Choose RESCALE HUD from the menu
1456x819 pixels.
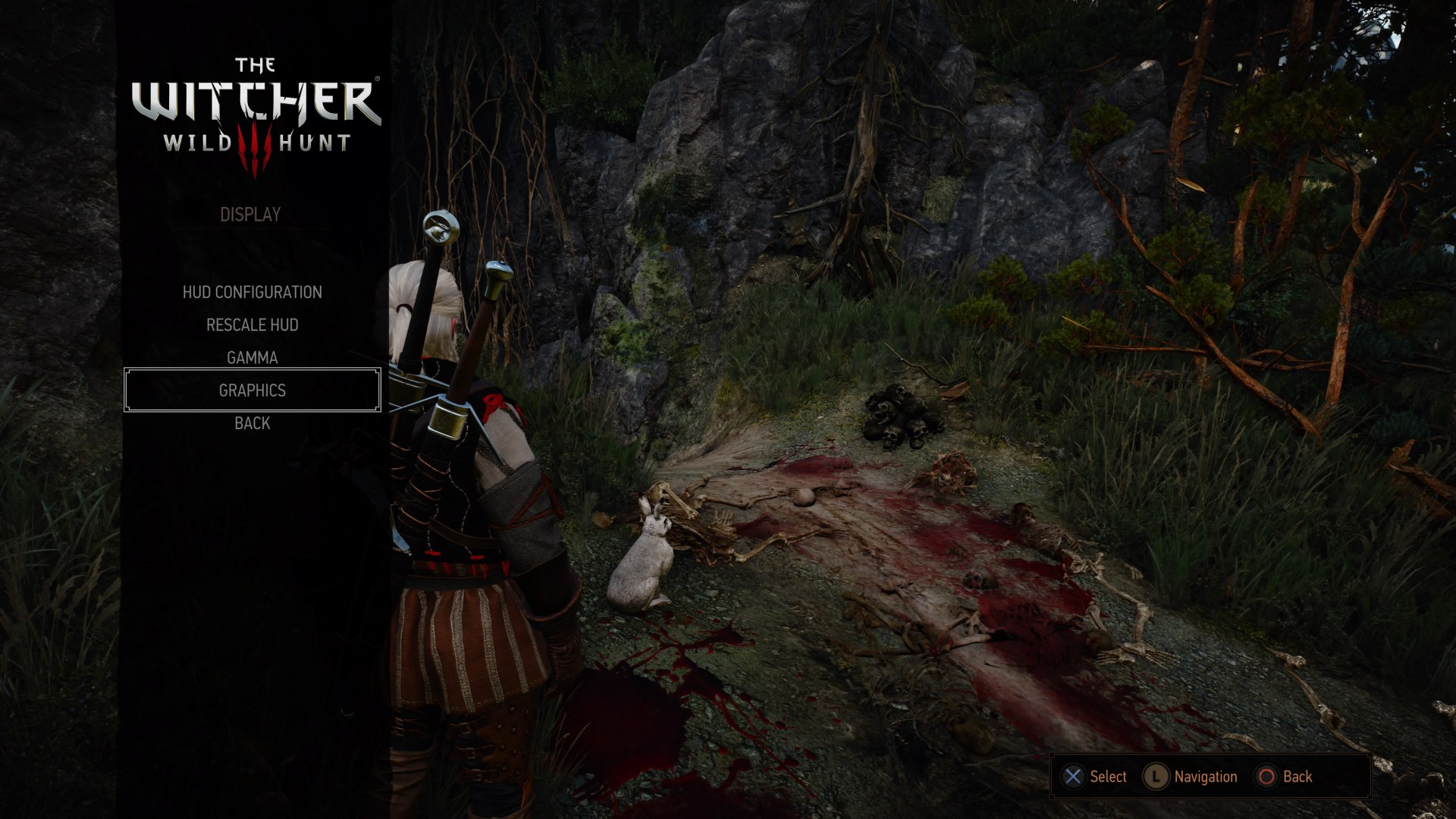click(251, 325)
